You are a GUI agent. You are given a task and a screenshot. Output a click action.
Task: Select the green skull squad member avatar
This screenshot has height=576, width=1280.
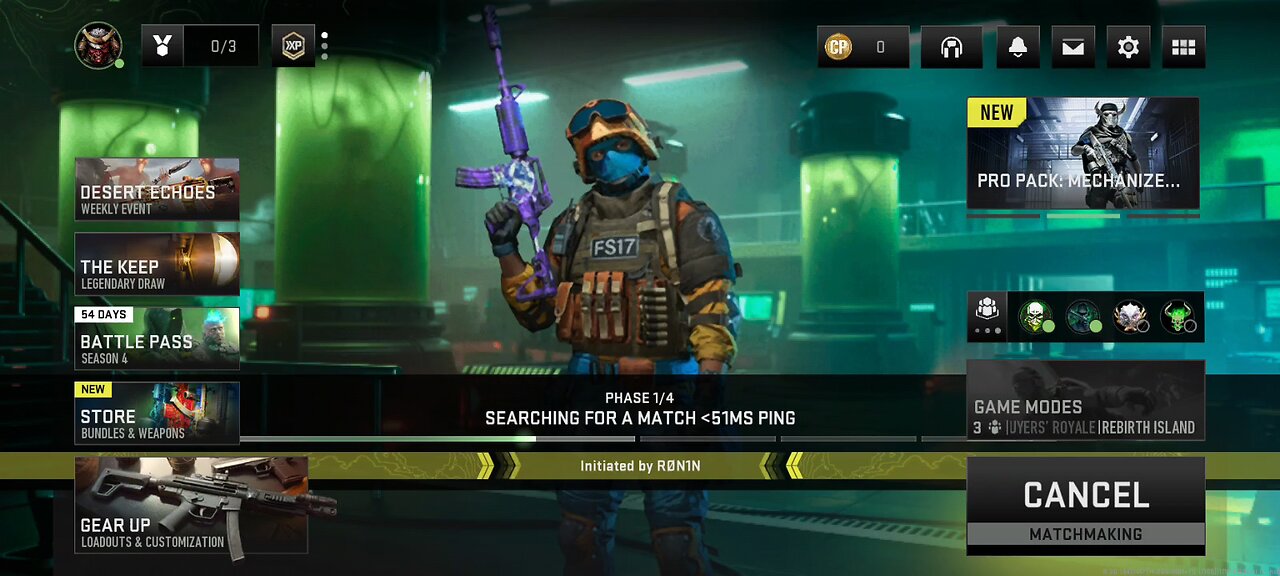click(1035, 317)
